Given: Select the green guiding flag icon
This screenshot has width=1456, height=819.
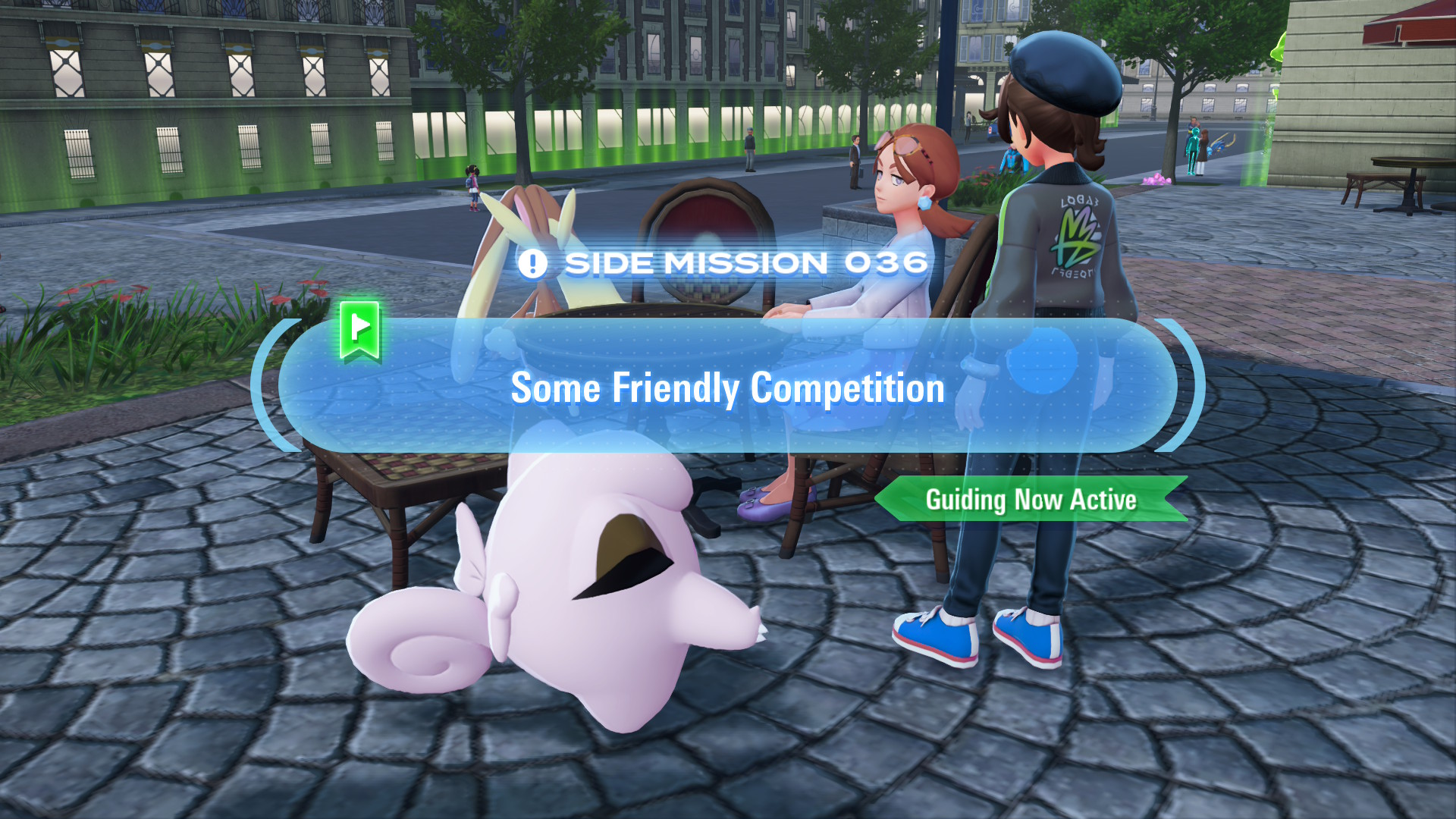Looking at the screenshot, I should pos(360,330).
